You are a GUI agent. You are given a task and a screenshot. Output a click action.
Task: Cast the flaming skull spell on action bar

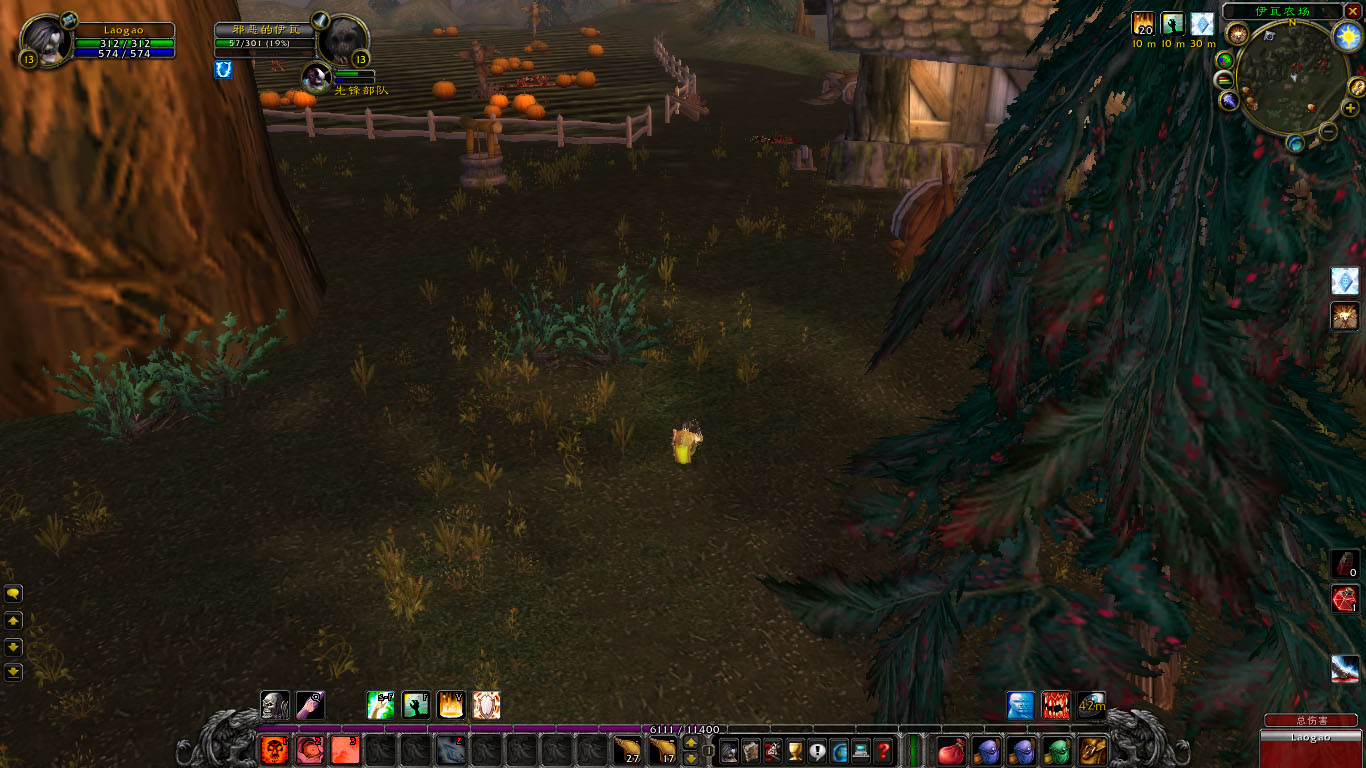[275, 750]
